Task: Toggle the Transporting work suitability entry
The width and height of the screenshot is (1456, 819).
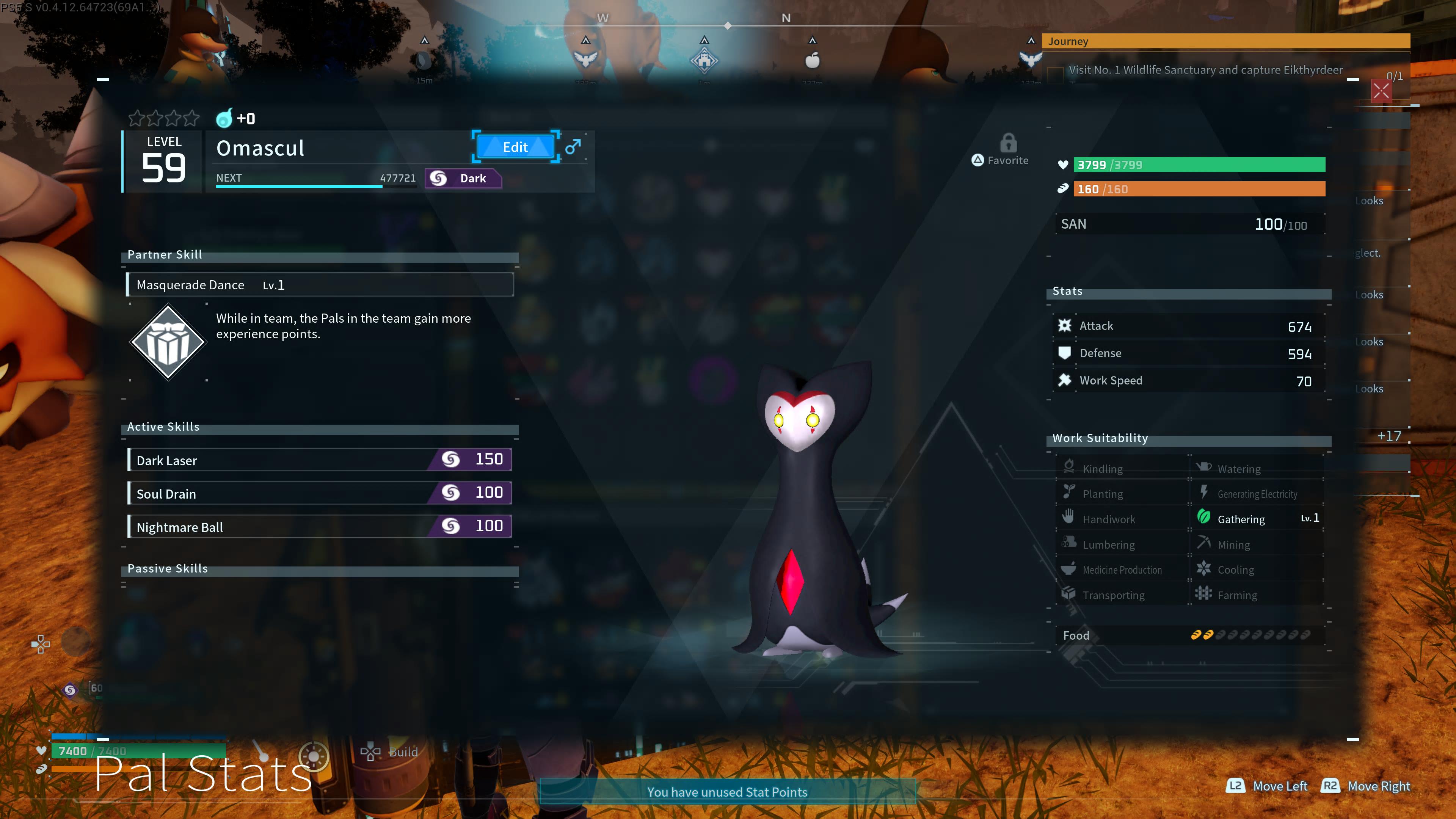Action: pos(1068,594)
